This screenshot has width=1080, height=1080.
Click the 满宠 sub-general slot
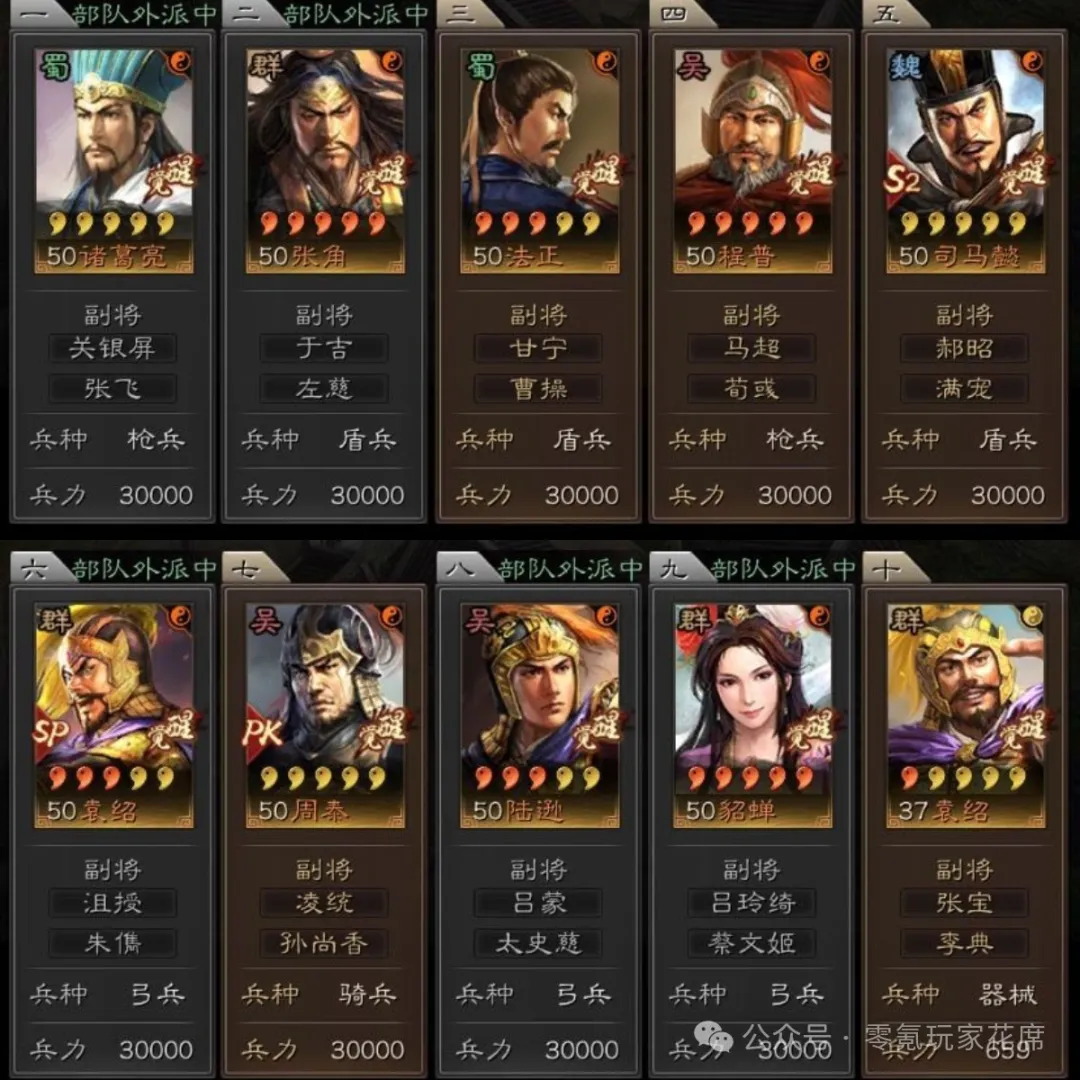(x=965, y=388)
